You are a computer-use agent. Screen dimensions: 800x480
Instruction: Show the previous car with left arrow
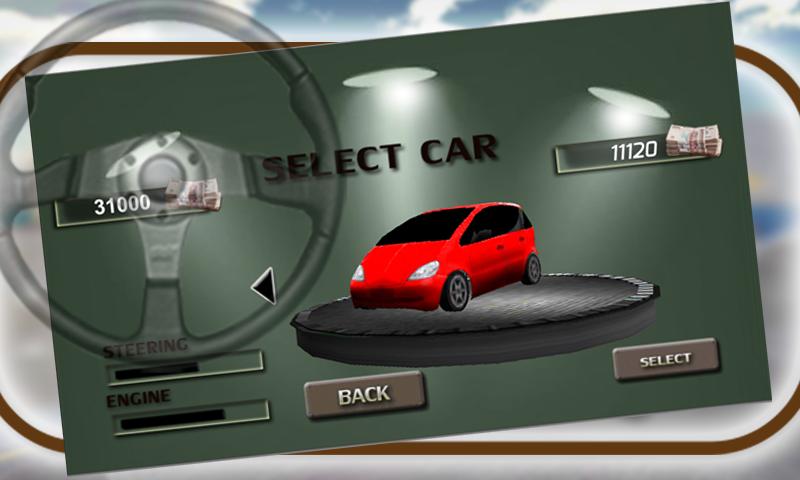(x=265, y=287)
